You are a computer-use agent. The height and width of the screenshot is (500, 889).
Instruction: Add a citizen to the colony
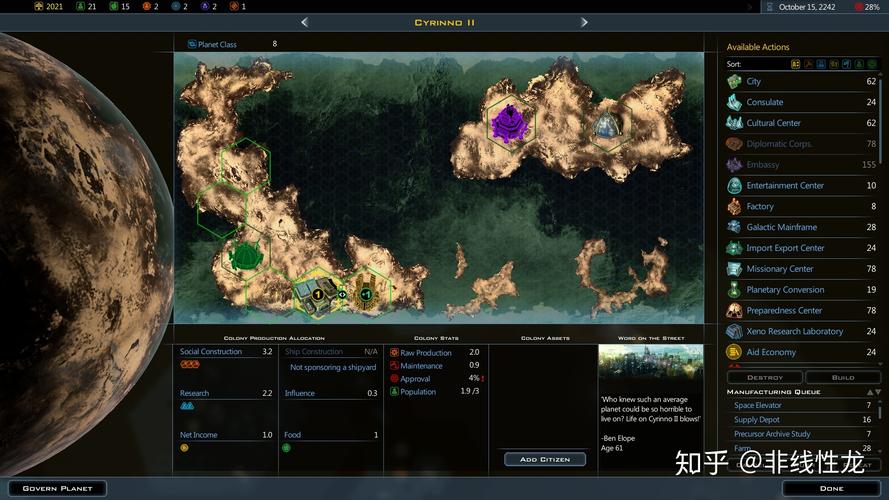click(x=545, y=459)
